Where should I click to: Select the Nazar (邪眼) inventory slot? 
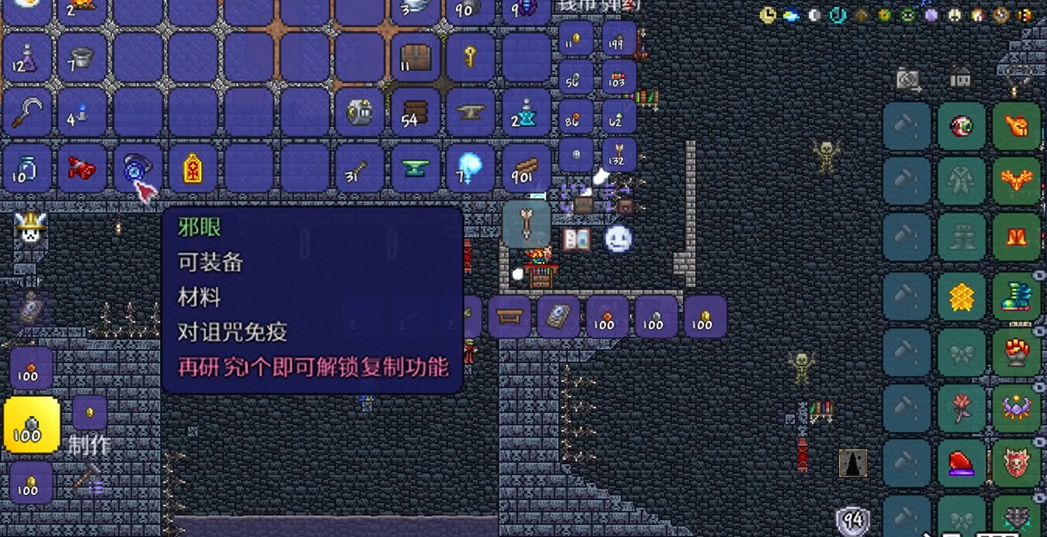[x=136, y=168]
